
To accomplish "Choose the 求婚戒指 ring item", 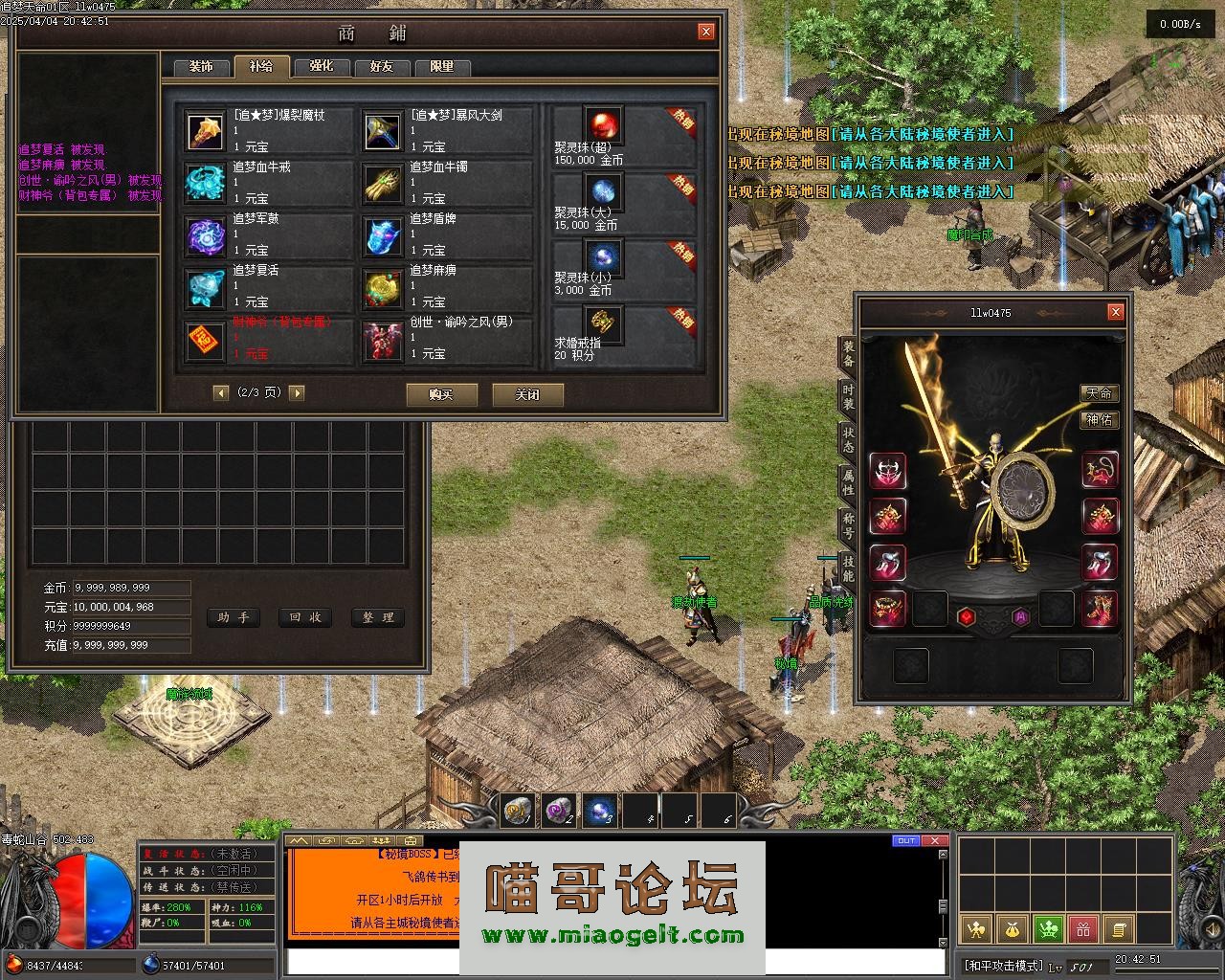I will (x=603, y=323).
